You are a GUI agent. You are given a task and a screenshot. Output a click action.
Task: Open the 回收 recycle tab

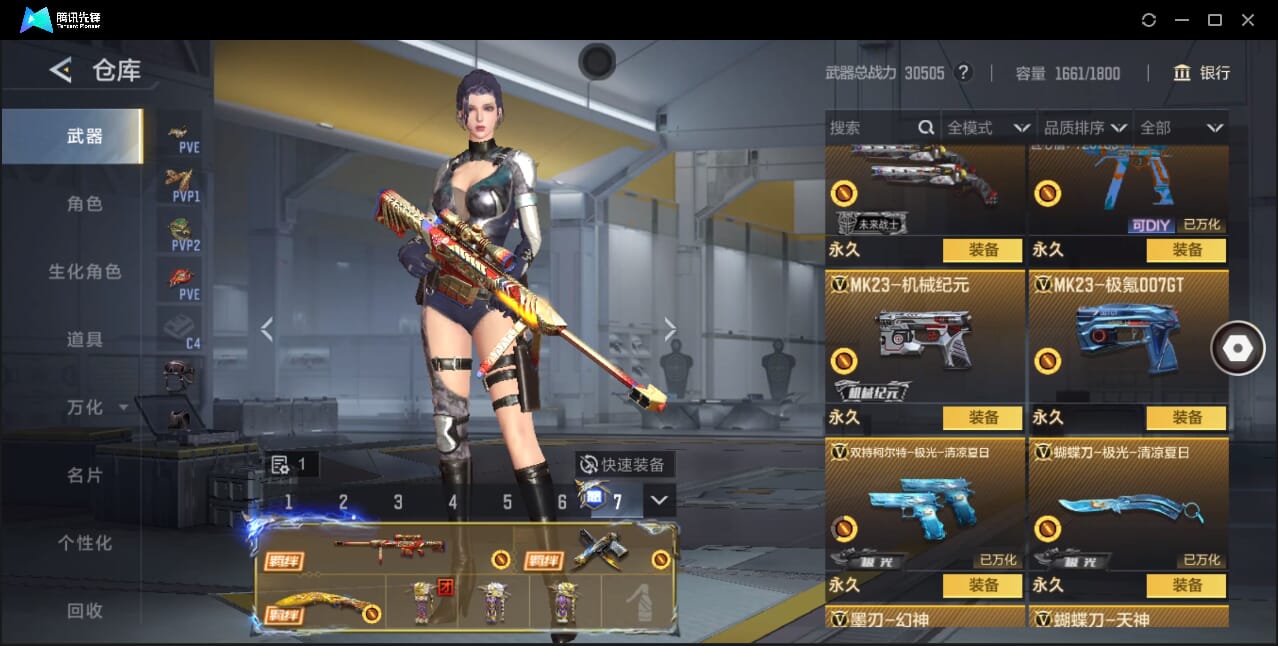[x=85, y=610]
